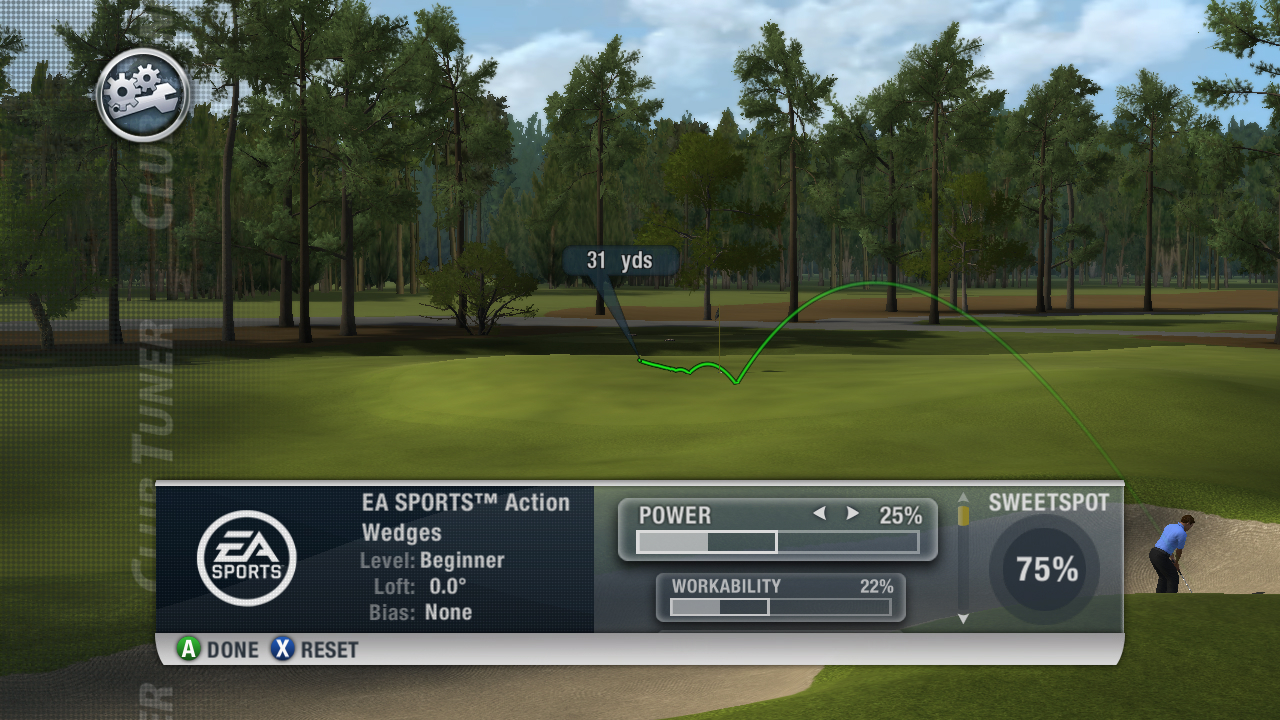Image resolution: width=1280 pixels, height=720 pixels.
Task: Adjust the Workability slider bar
Action: click(780, 607)
